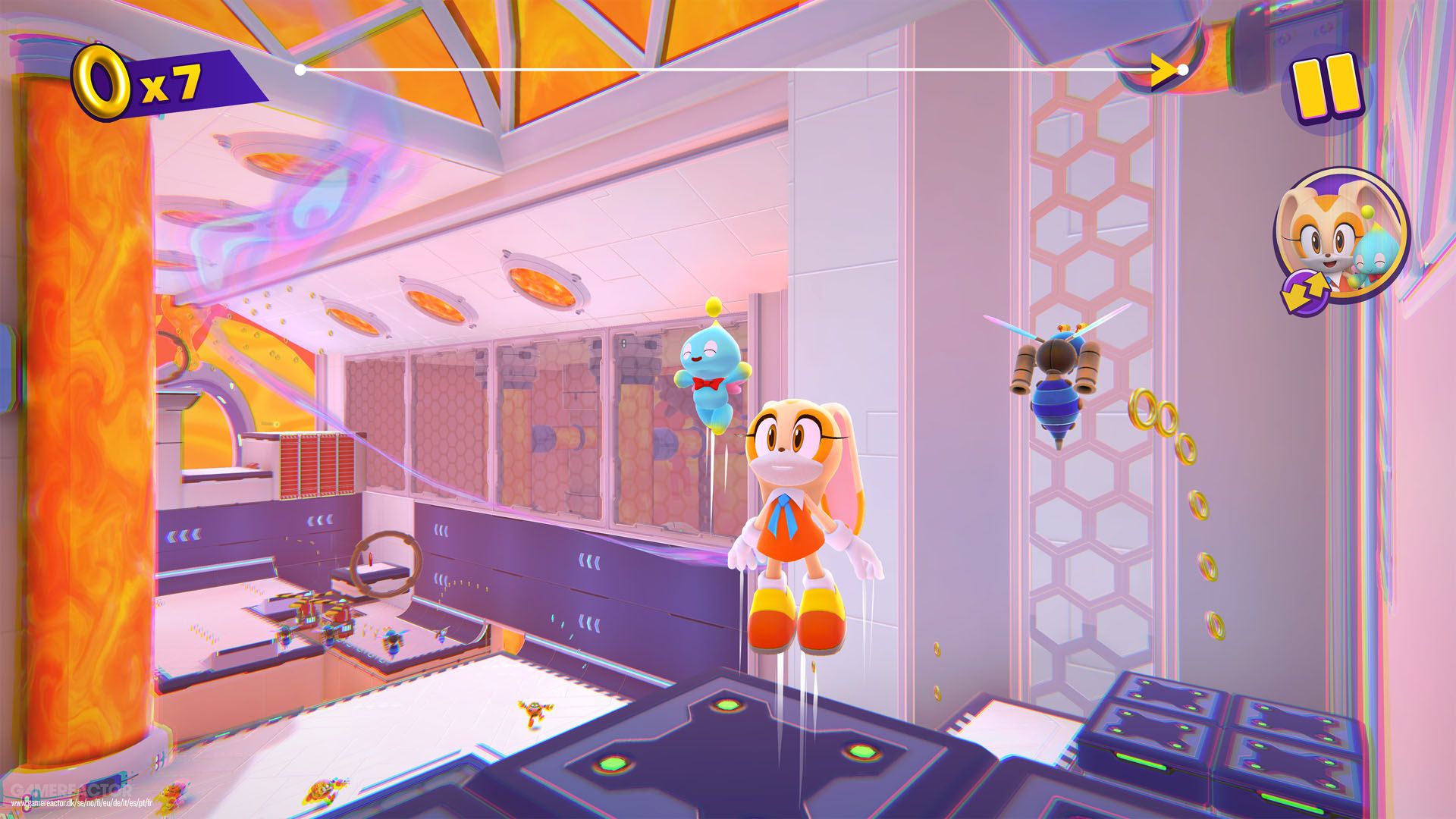Click the GAMEREACTOR watermark text
Screen dimensions: 1456x819
tap(72, 789)
